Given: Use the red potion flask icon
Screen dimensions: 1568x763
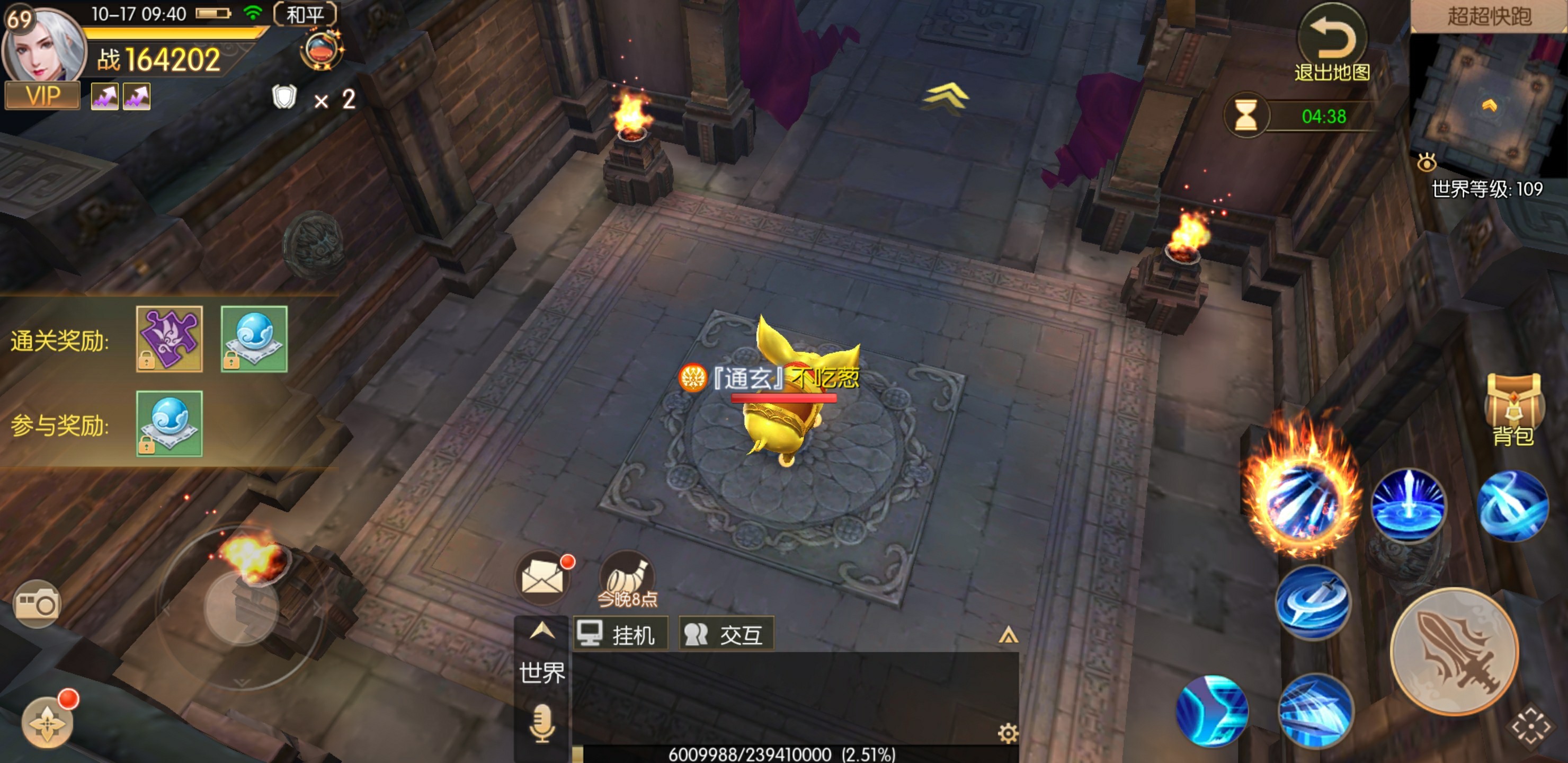Looking at the screenshot, I should point(321,50).
